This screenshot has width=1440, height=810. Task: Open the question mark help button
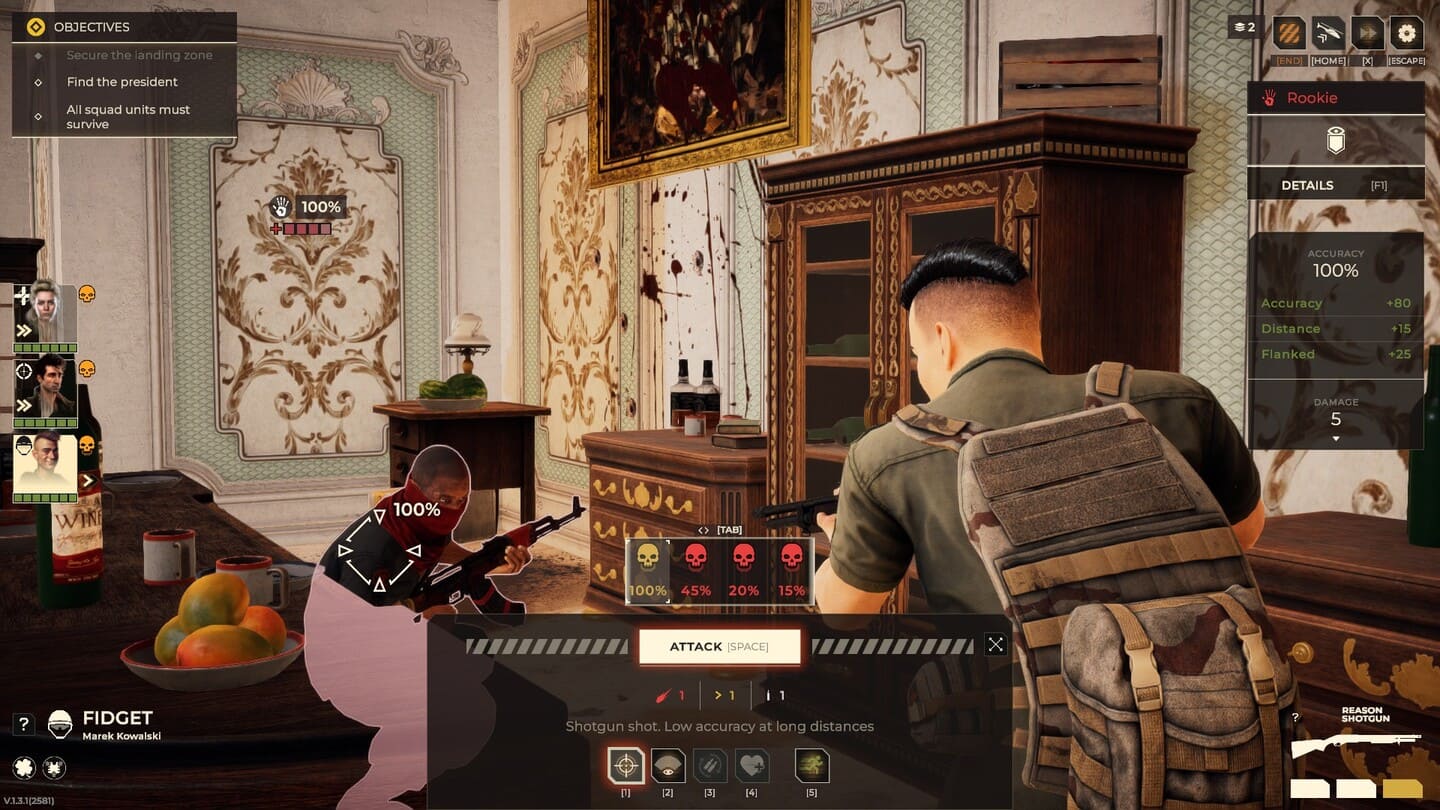tap(25, 724)
